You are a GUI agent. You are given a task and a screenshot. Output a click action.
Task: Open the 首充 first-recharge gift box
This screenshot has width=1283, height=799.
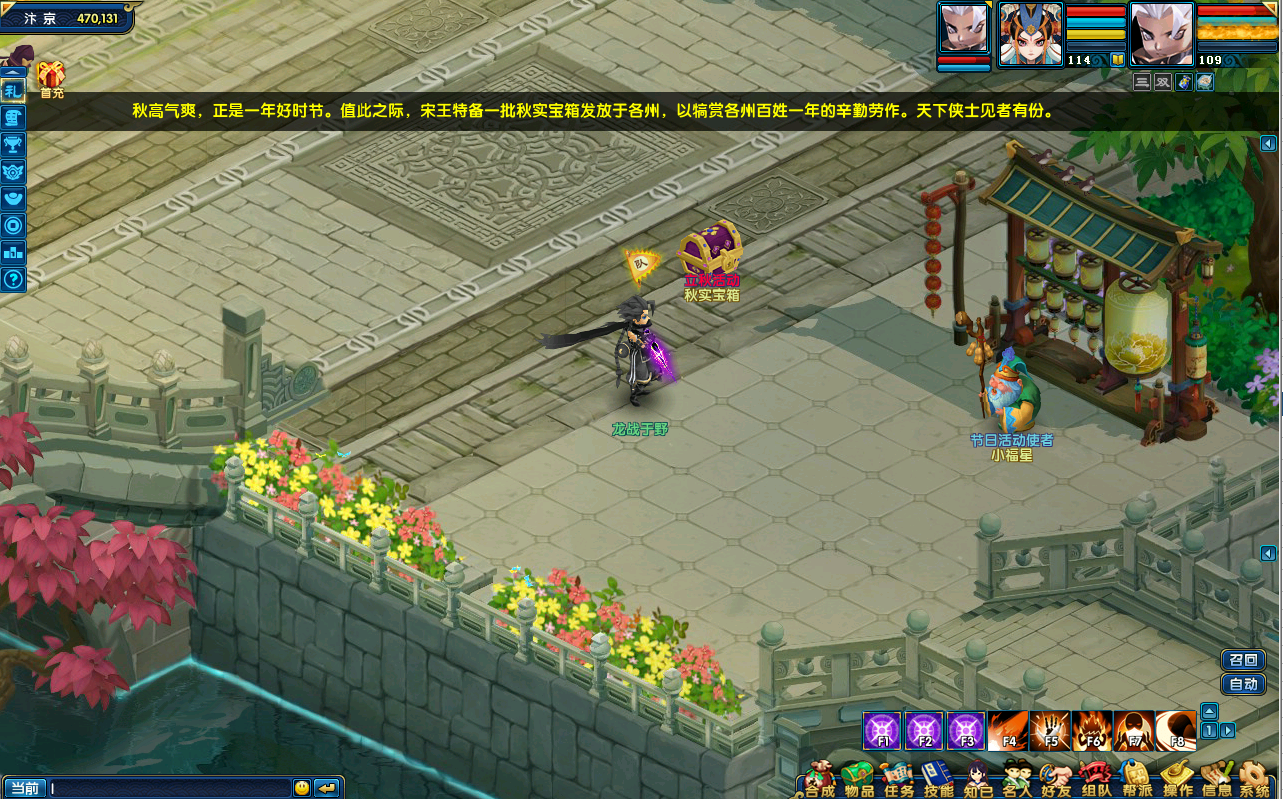(51, 76)
